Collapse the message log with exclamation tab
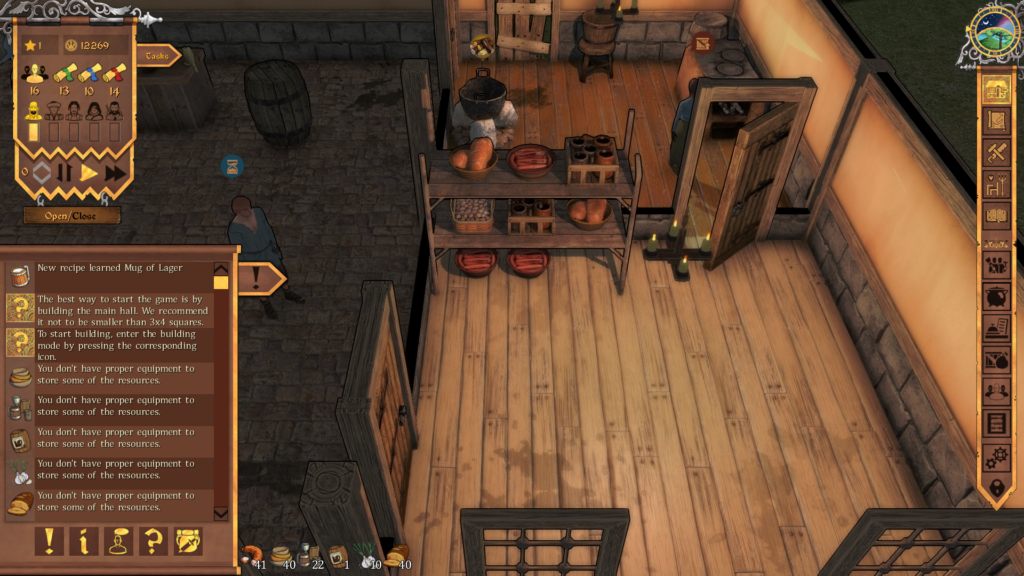Screen dimensions: 1024x576 tap(258, 278)
